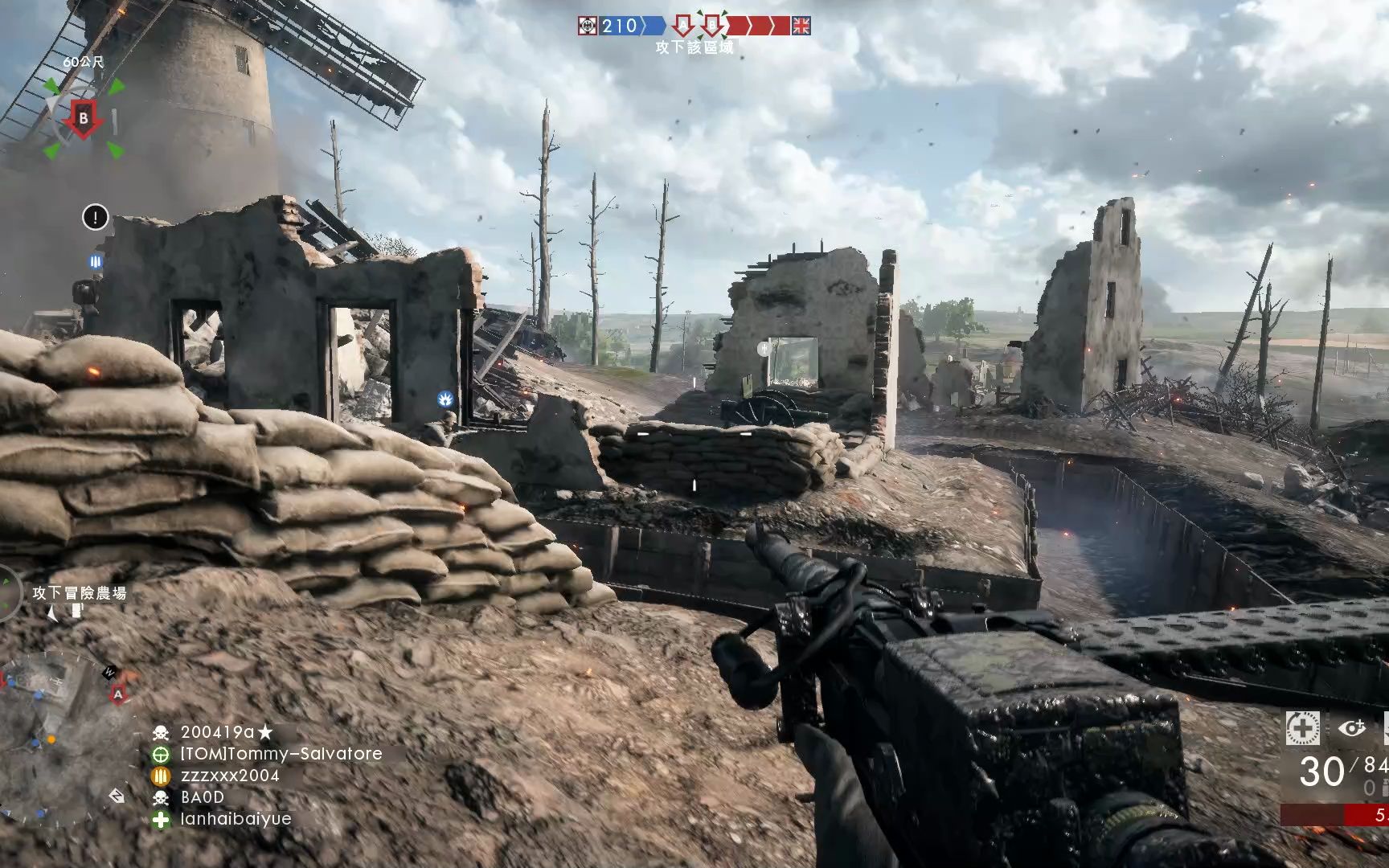1389x868 pixels.
Task: Click the eye spotting icon
Action: 1352,728
